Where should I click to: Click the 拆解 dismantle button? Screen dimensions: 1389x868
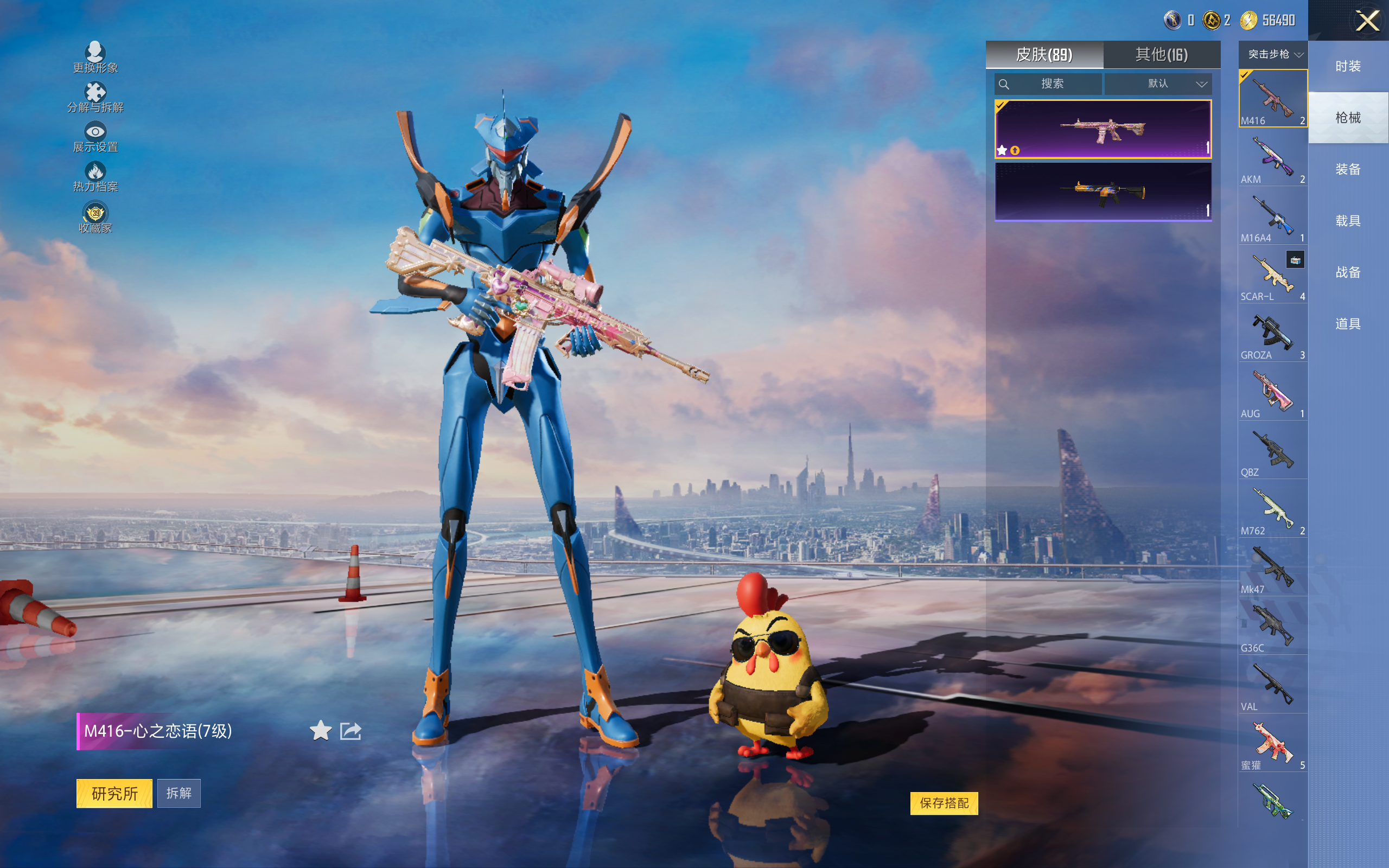[179, 793]
